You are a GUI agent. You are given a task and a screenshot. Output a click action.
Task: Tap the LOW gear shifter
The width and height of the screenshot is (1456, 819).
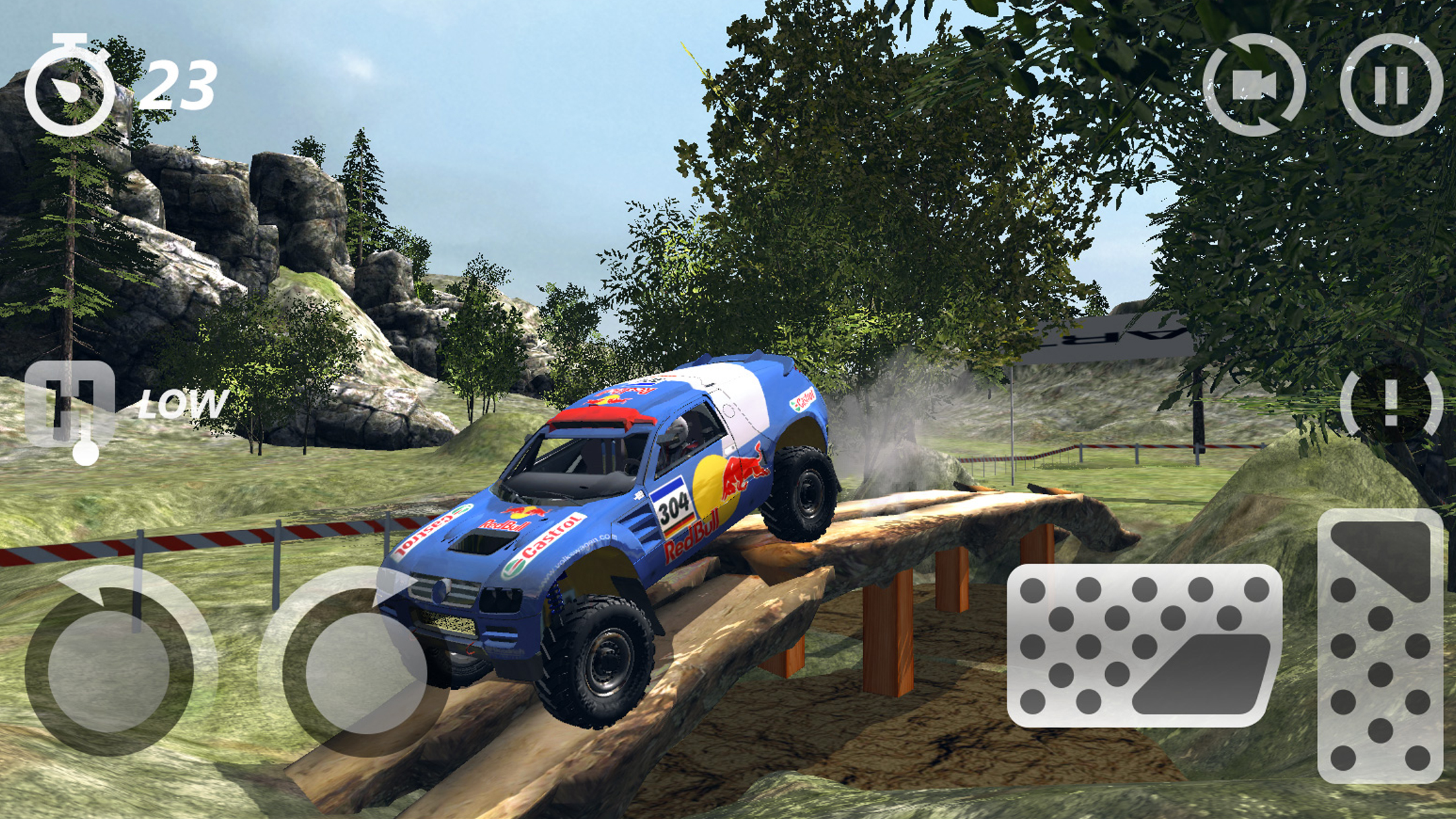click(70, 406)
